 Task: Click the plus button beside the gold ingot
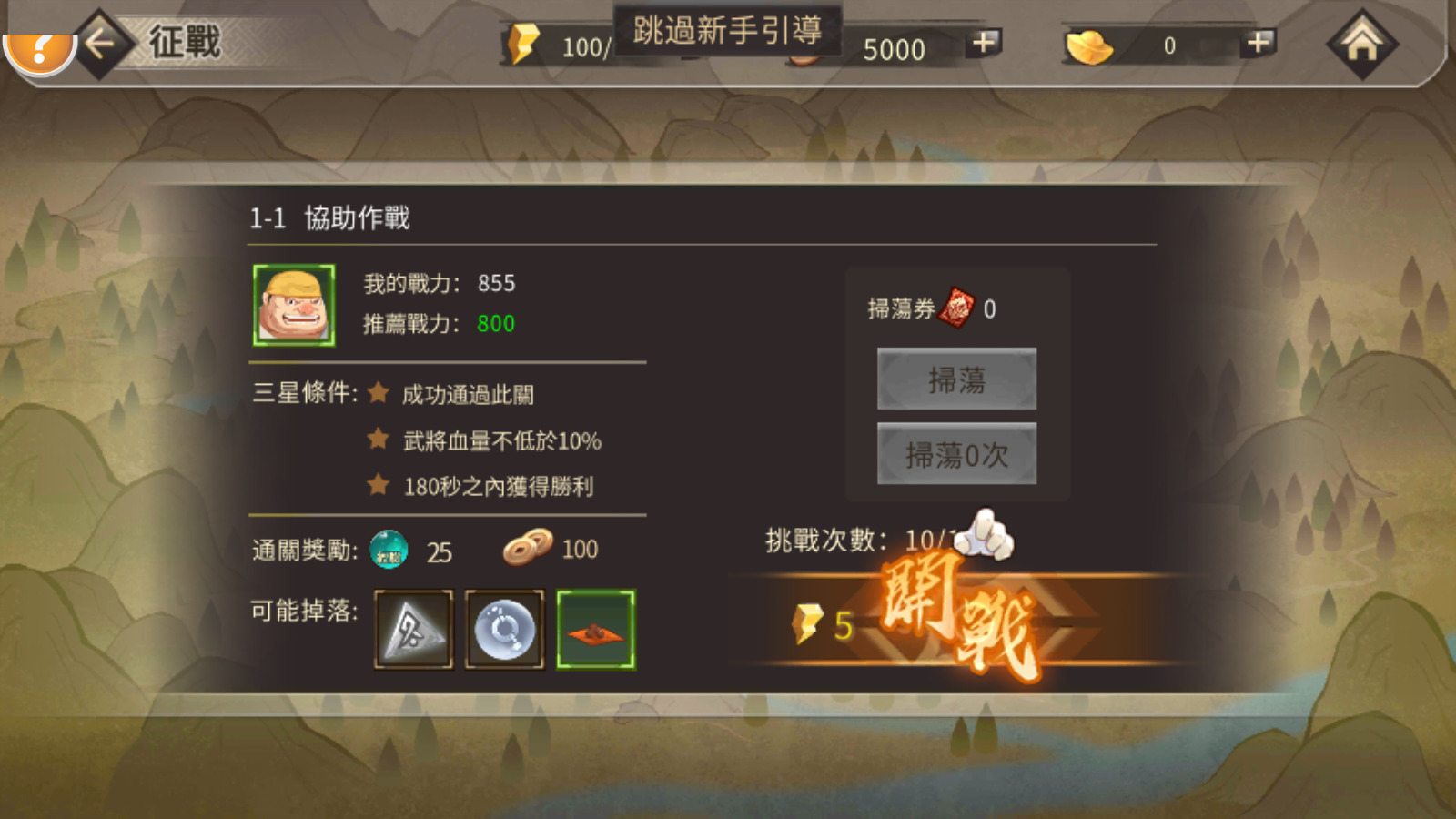click(x=1259, y=44)
